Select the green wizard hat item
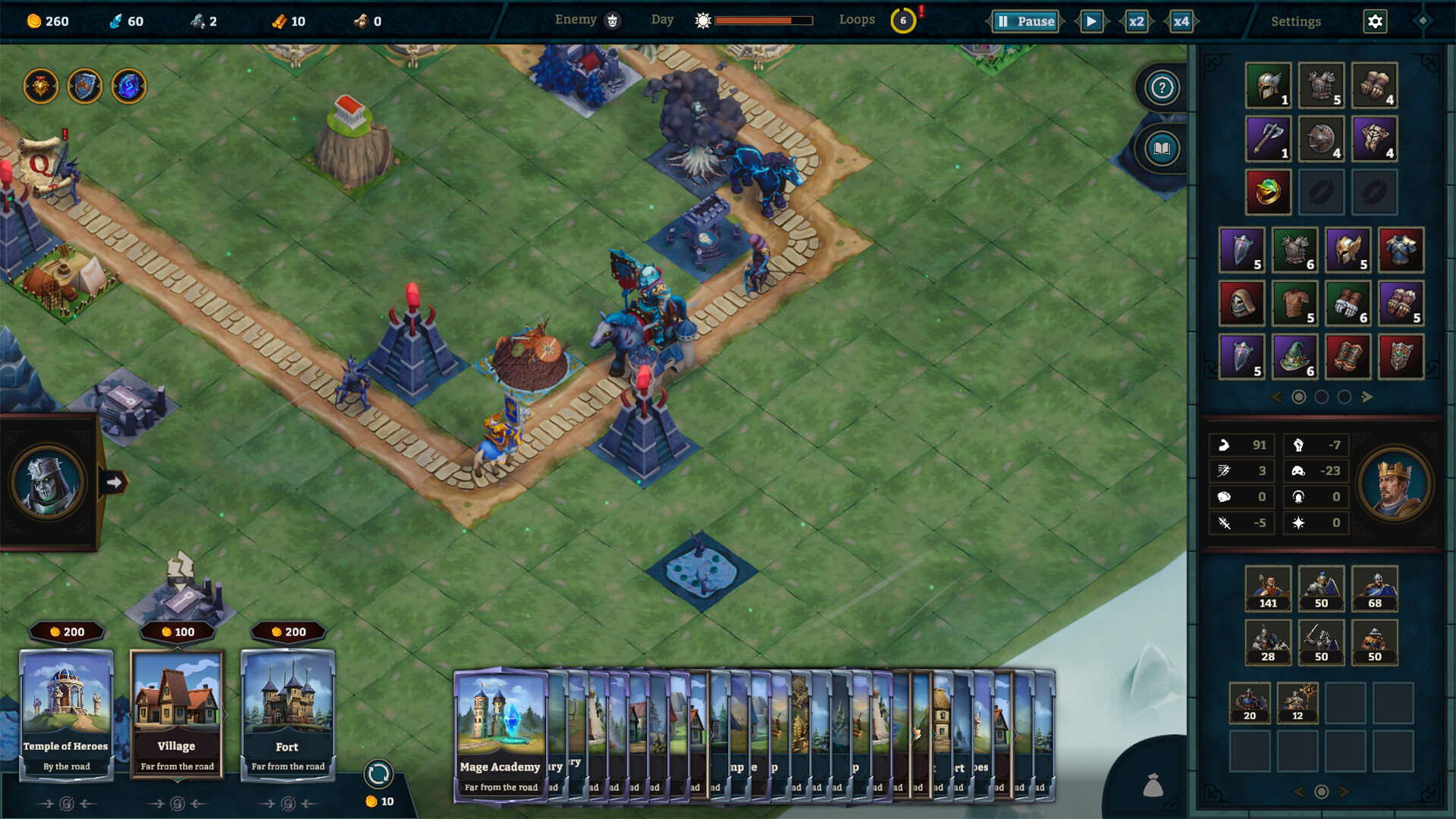This screenshot has height=819, width=1456. (1294, 356)
